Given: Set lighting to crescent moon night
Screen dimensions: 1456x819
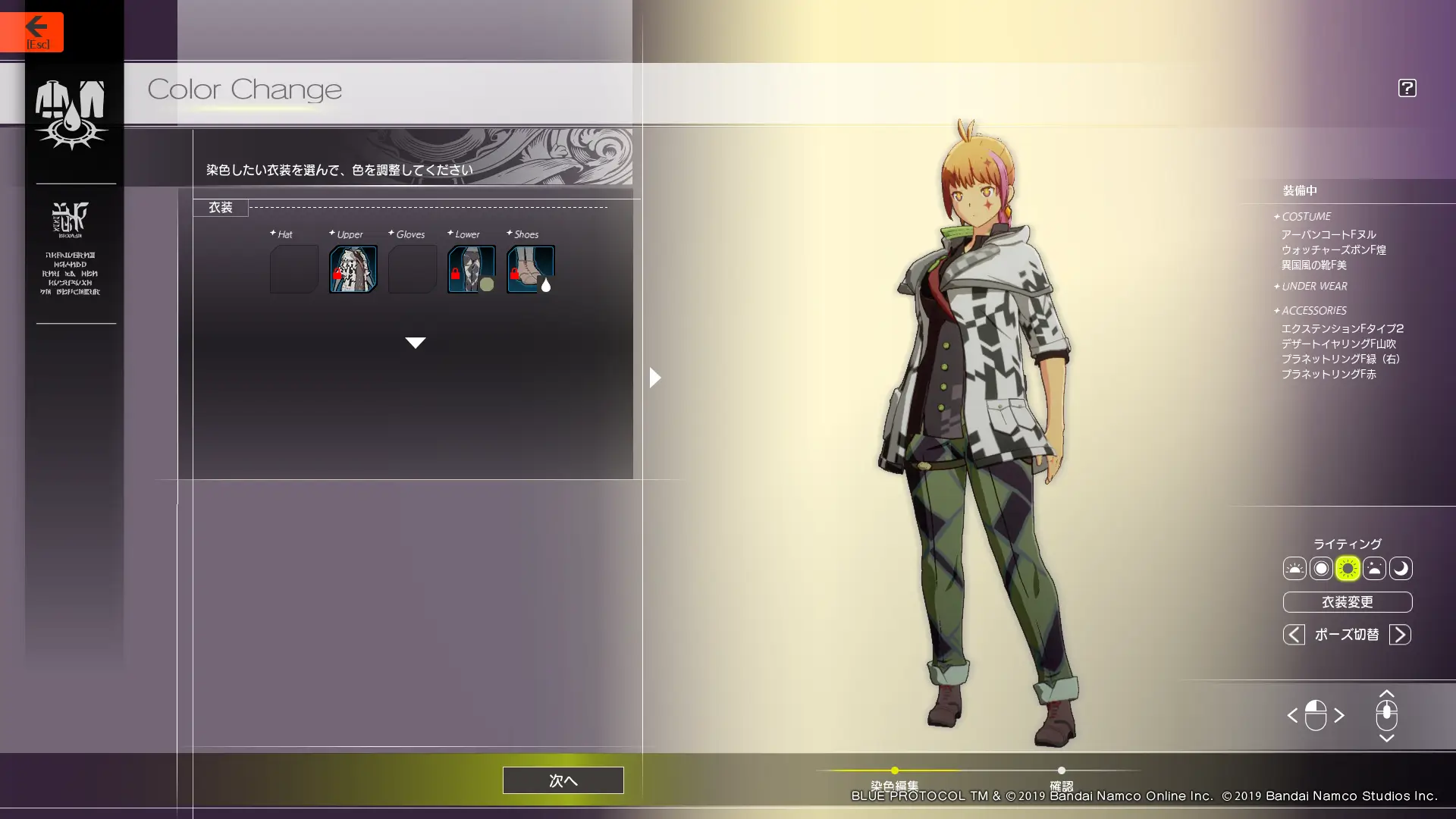Looking at the screenshot, I should click(x=1401, y=569).
